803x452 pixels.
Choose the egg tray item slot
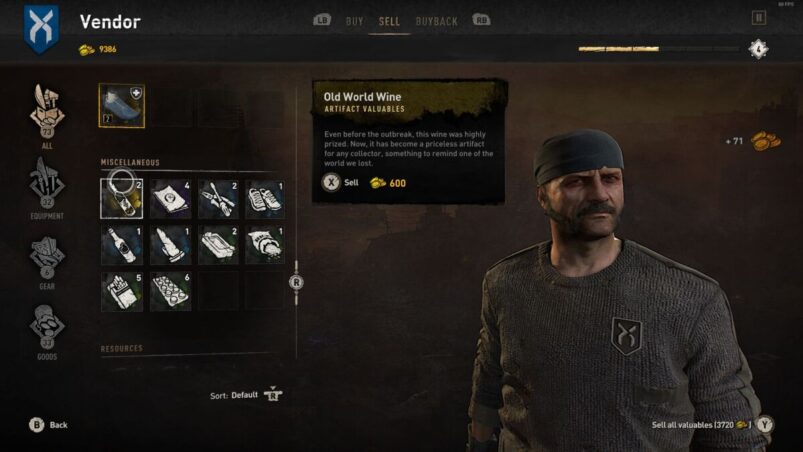tap(170, 291)
